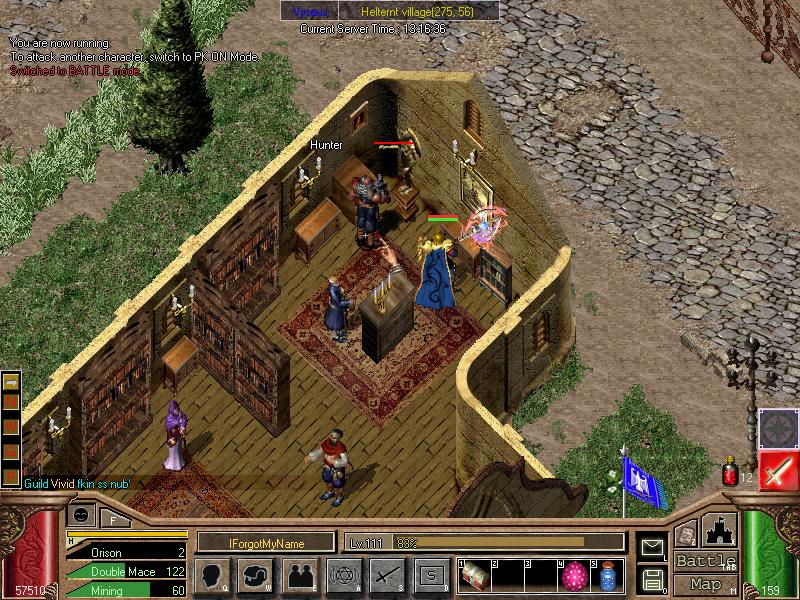Open the Map button

[x=705, y=584]
